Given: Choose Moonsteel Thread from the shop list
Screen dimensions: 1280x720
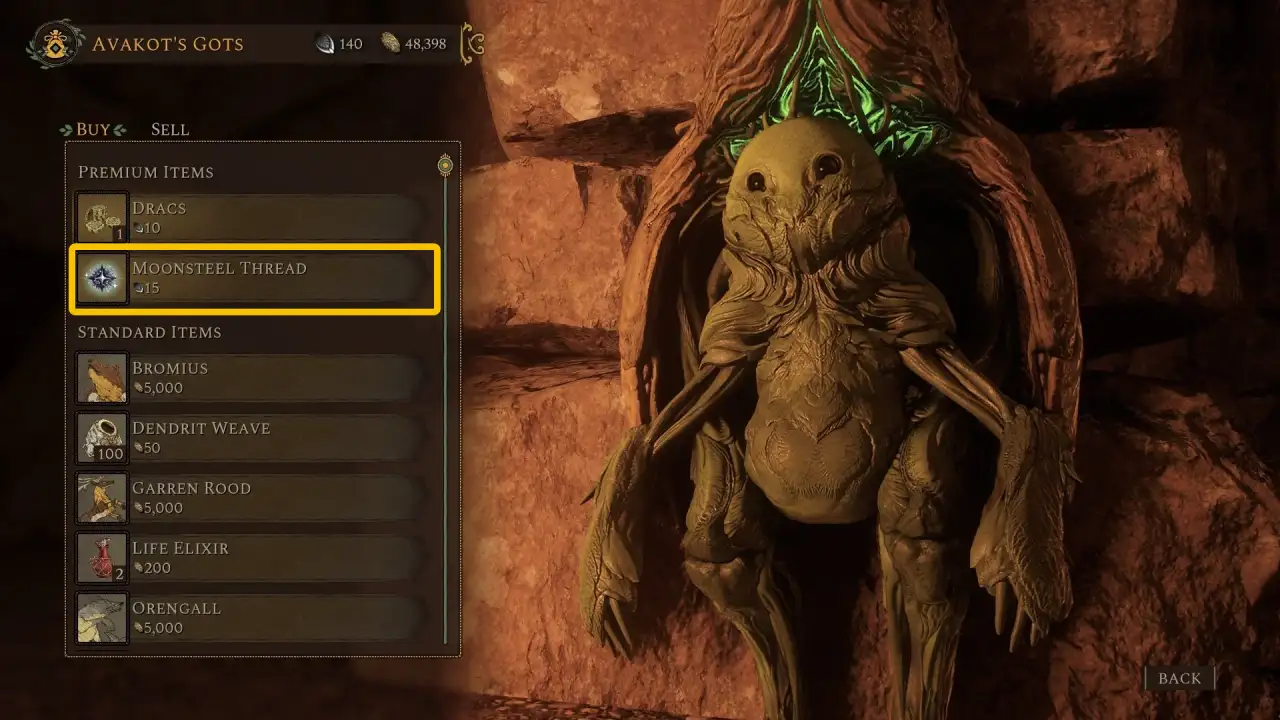Looking at the screenshot, I should (255, 278).
